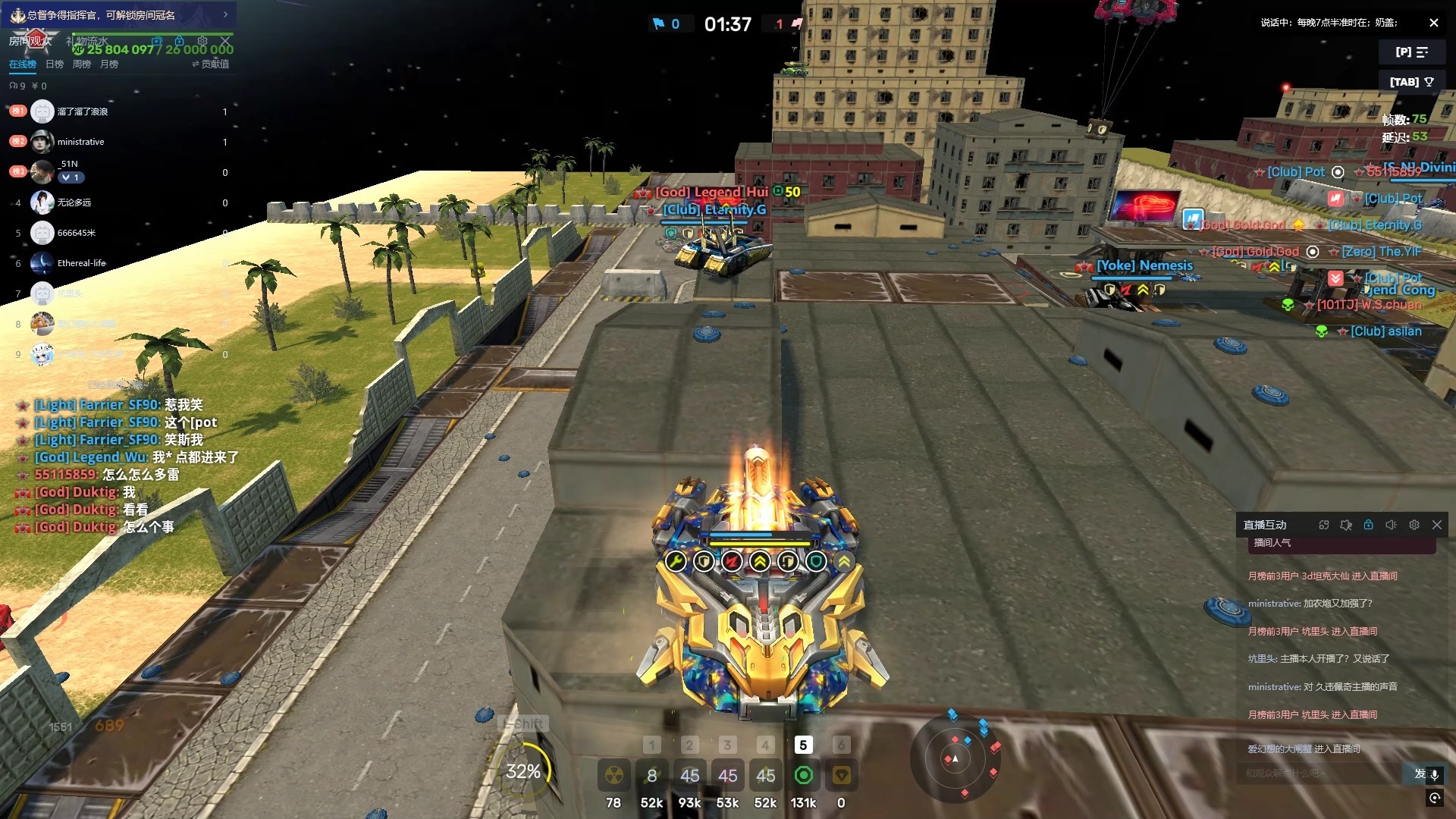
Task: Open the [TAB] scoreboard button
Action: pos(1411,82)
